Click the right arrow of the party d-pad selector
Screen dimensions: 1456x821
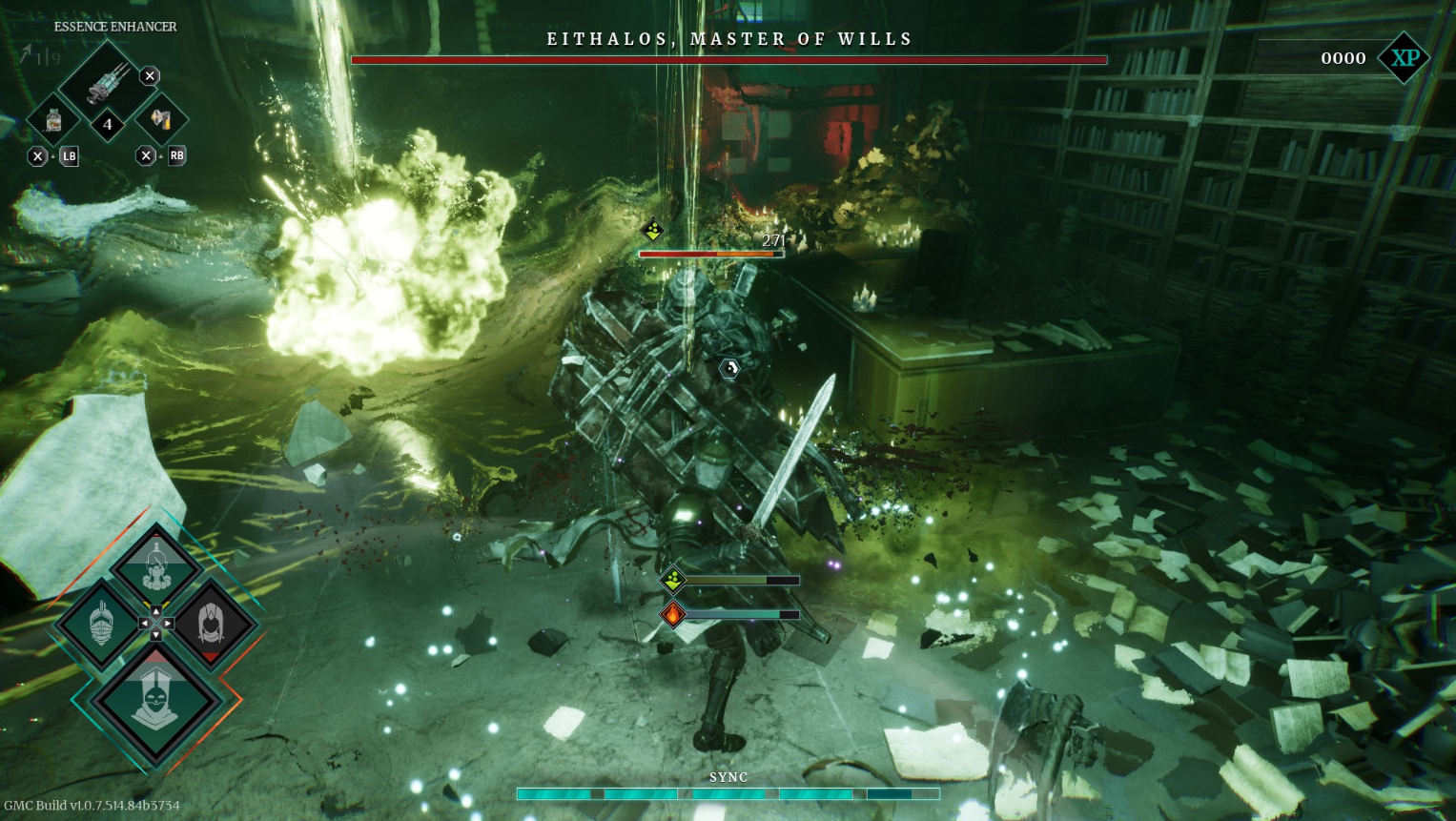[168, 622]
